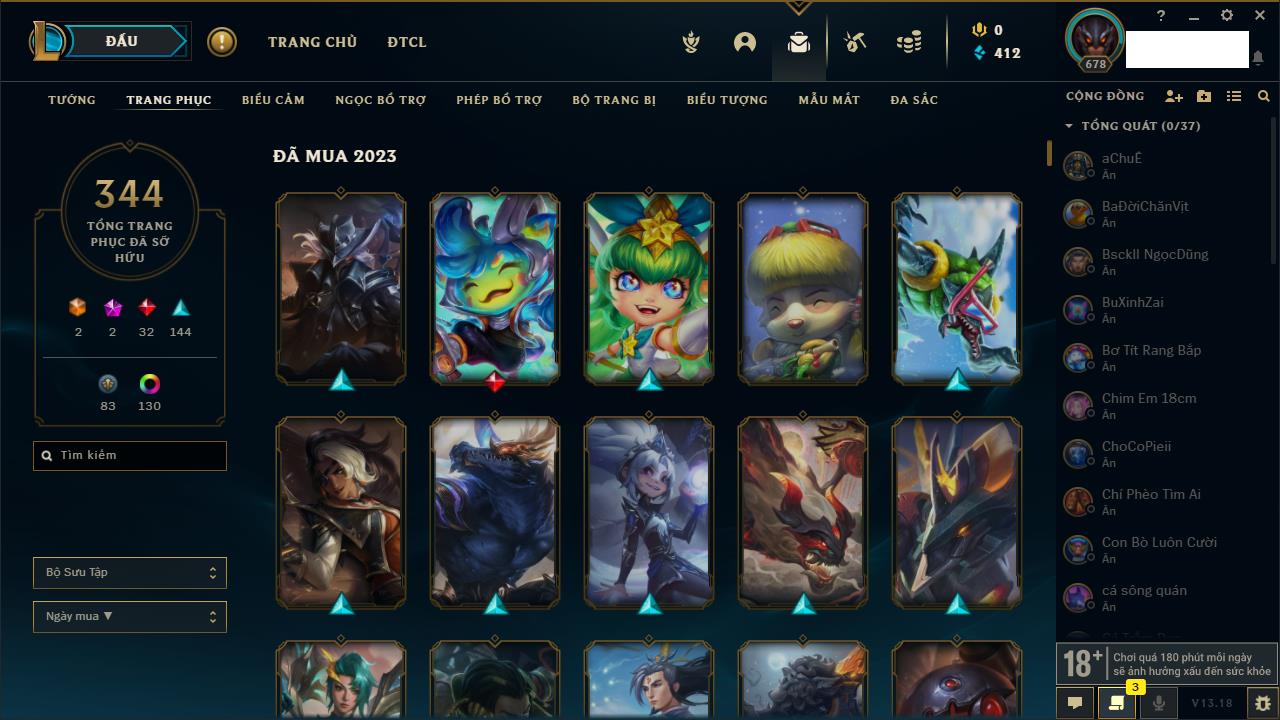The width and height of the screenshot is (1280, 720).
Task: Select the NGỌC BỔ TRỢ tab
Action: (380, 100)
